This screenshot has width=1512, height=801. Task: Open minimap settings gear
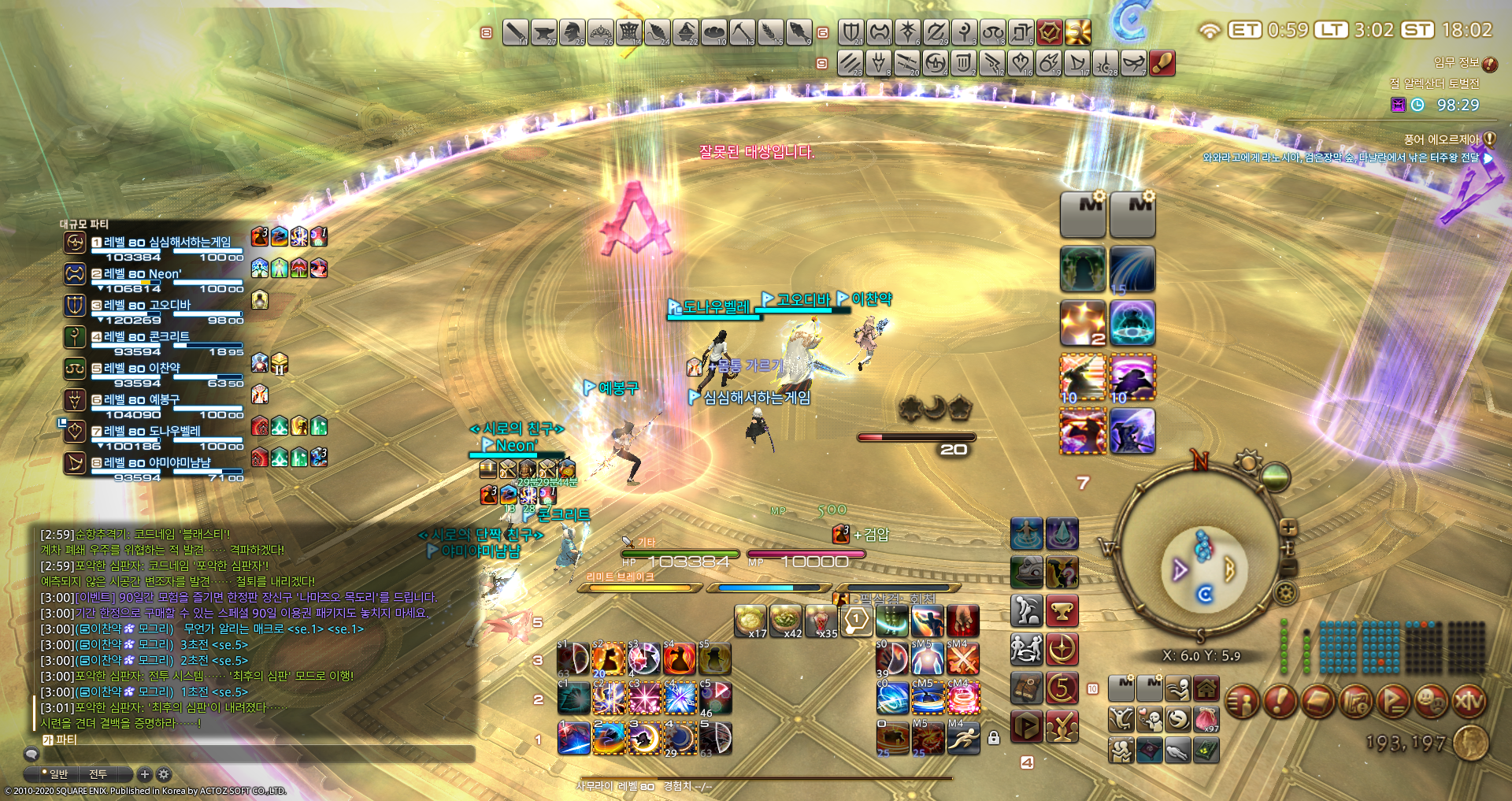click(x=1286, y=592)
